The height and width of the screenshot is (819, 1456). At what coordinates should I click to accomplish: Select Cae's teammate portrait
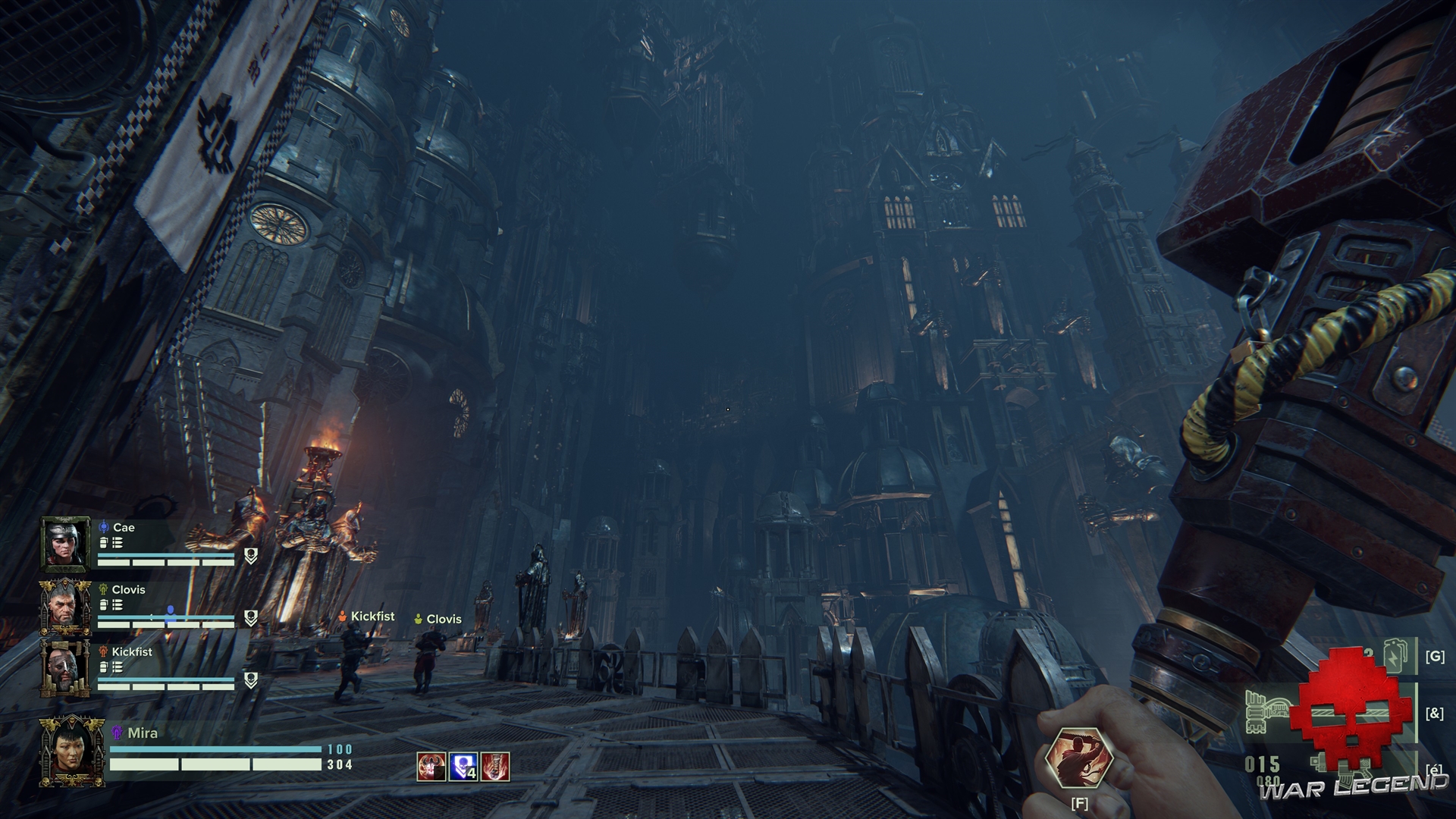pyautogui.click(x=65, y=543)
